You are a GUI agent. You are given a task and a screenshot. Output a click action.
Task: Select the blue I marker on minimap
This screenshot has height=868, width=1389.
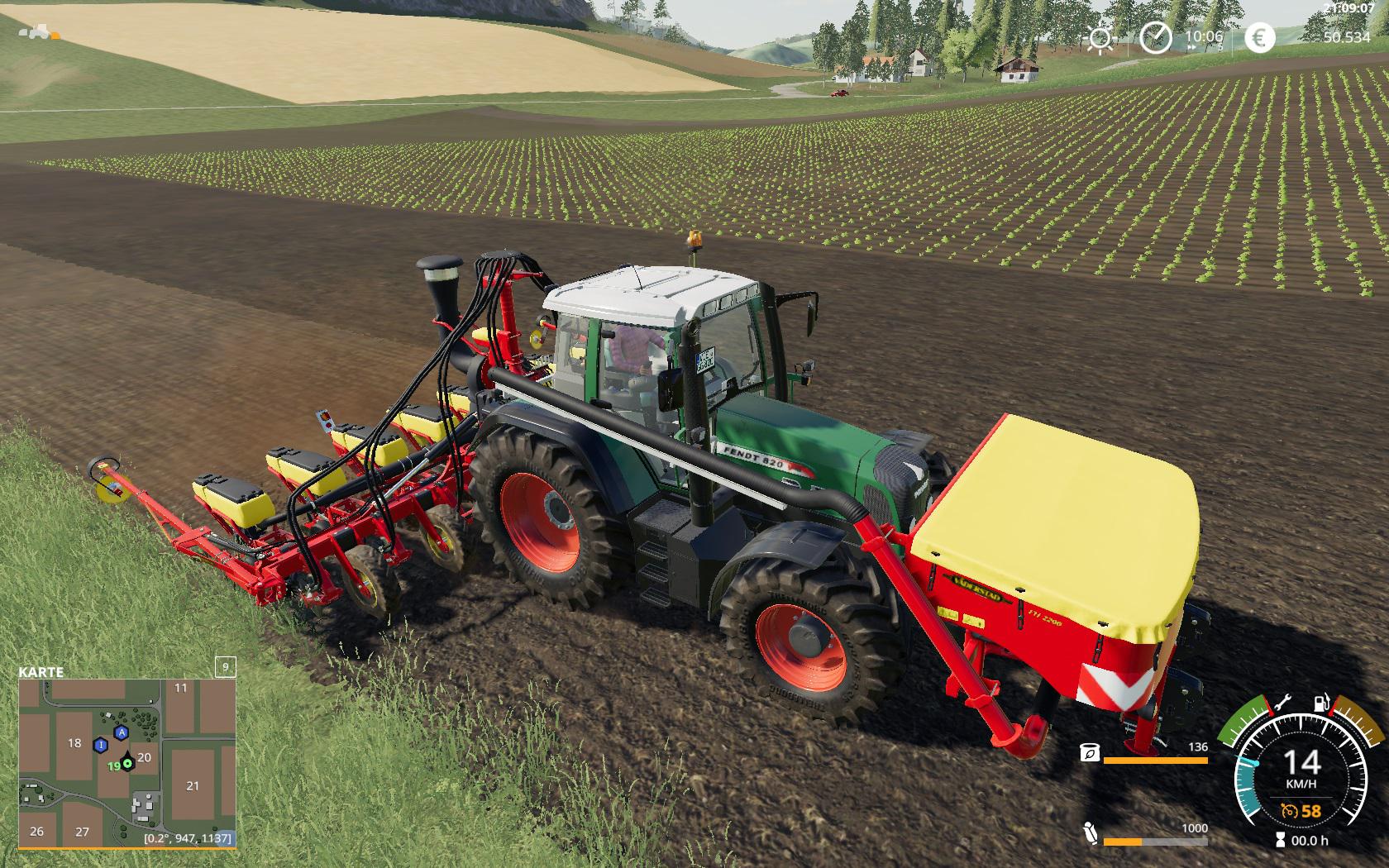(101, 745)
